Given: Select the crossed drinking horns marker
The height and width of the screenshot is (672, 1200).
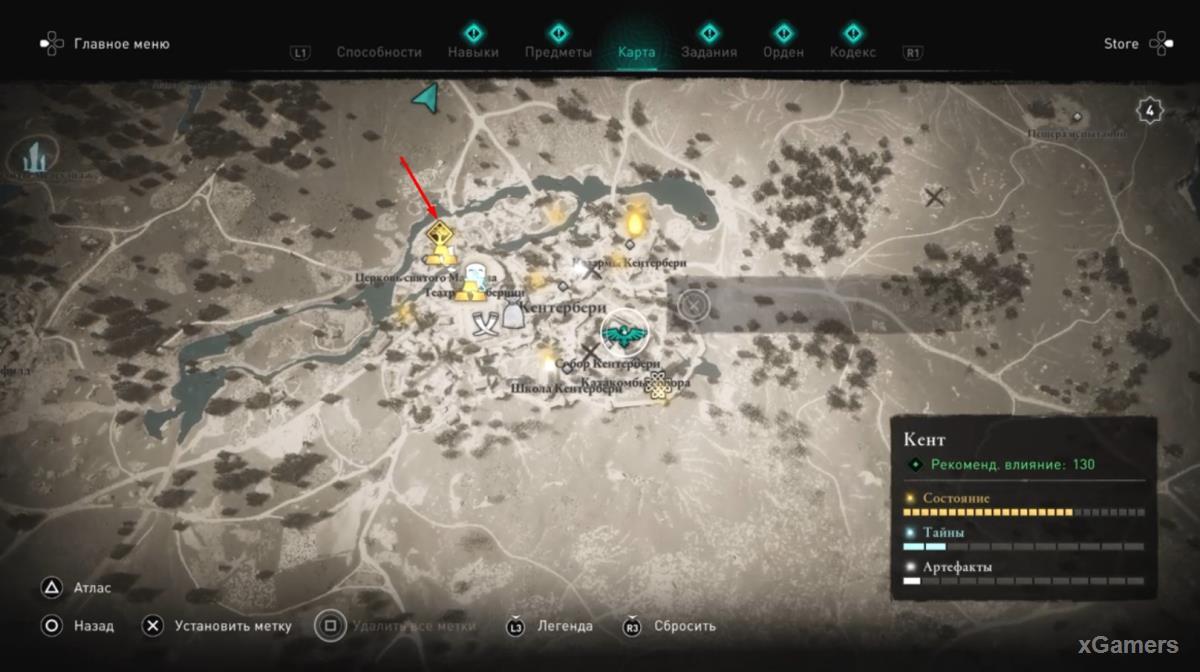Looking at the screenshot, I should [x=487, y=323].
